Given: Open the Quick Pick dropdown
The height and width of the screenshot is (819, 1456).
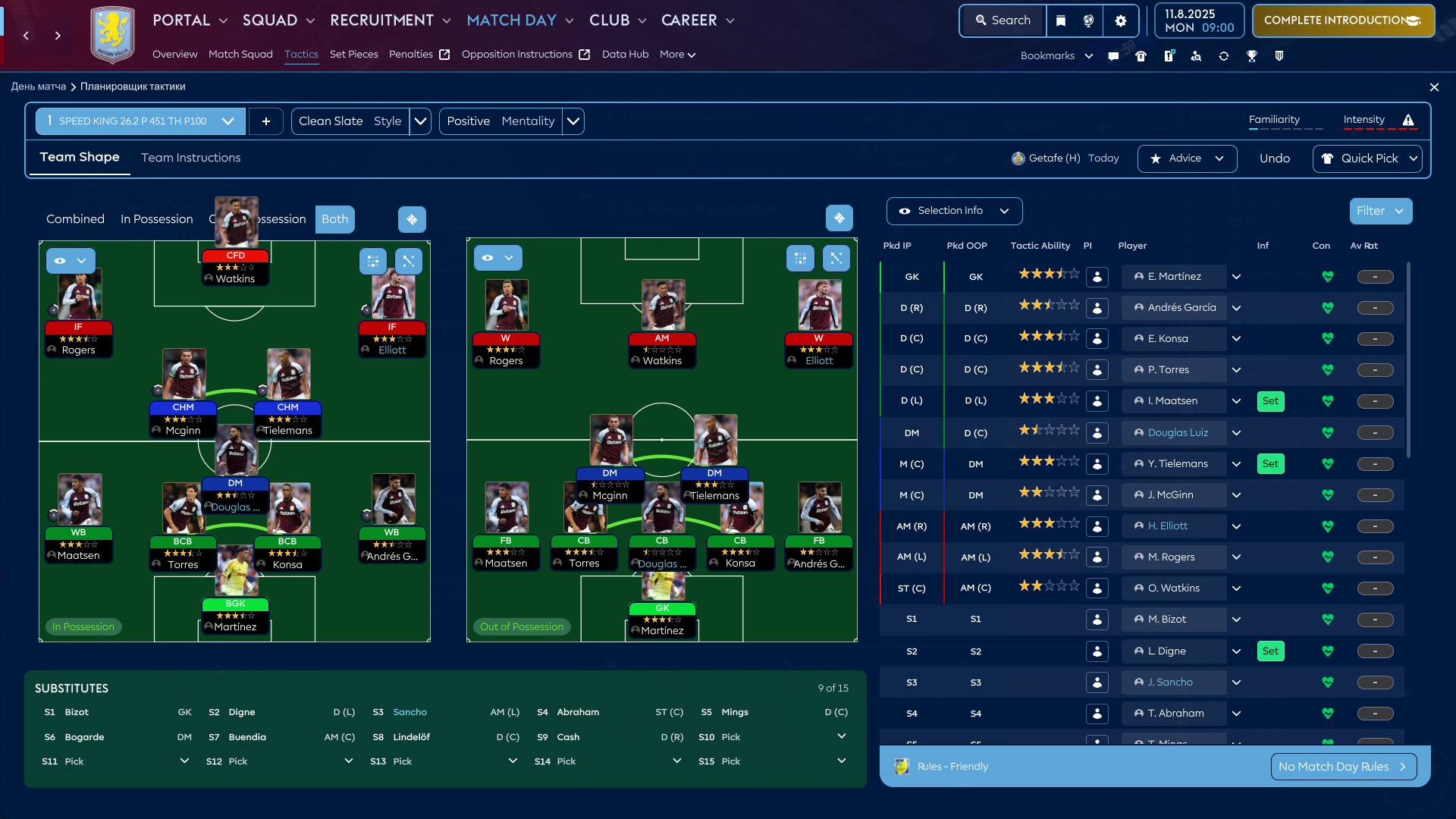Looking at the screenshot, I should (1367, 158).
